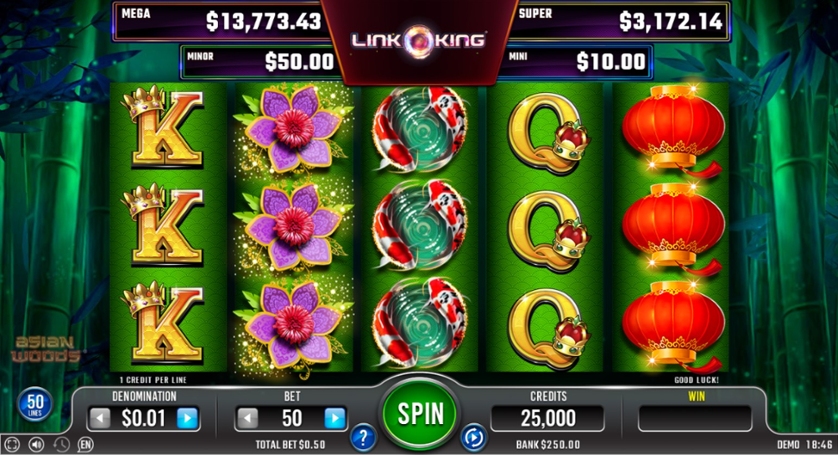
Task: Lower the bet using the left arrow
Action: pos(247,418)
